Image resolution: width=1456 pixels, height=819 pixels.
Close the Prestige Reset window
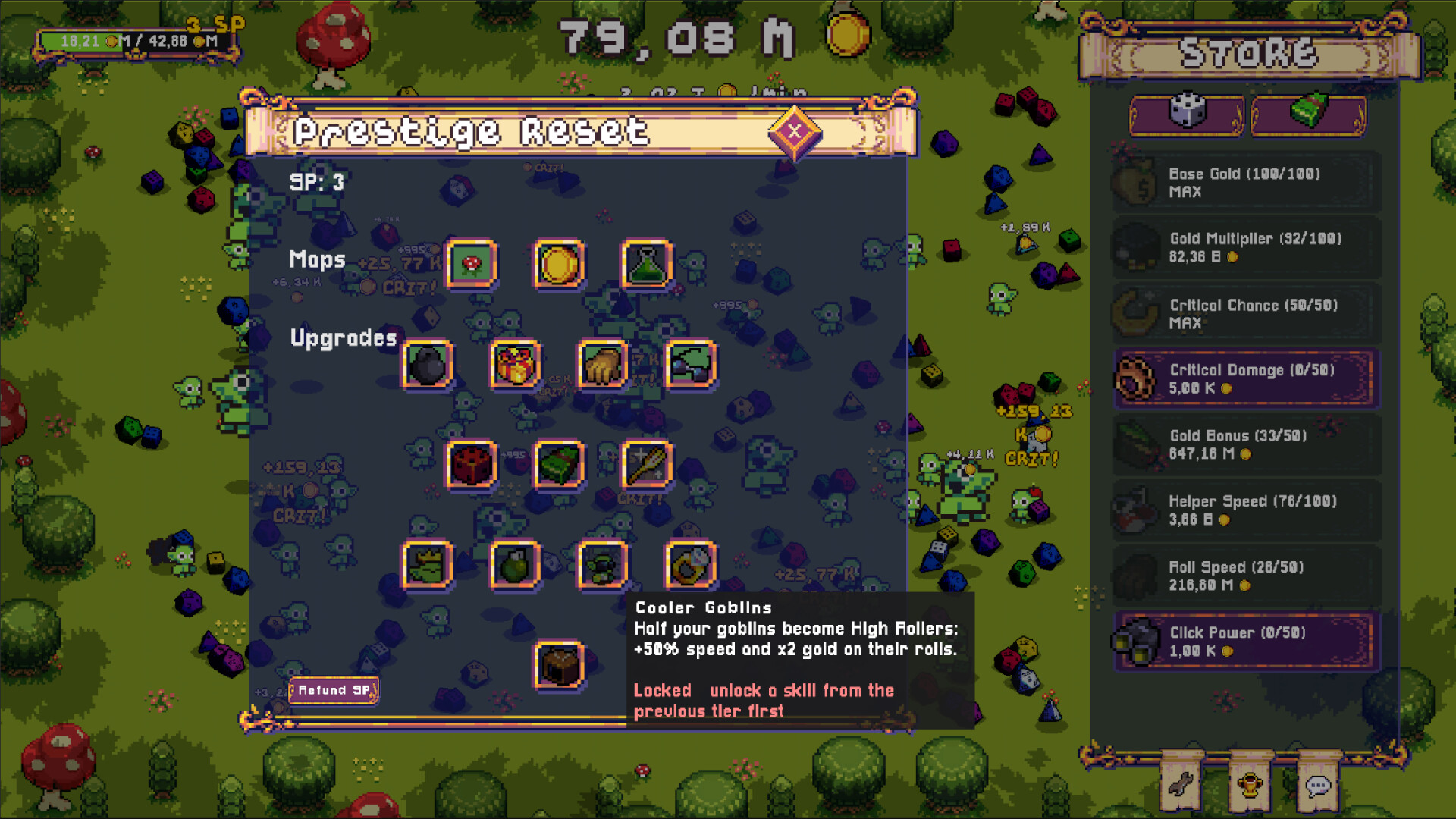793,133
